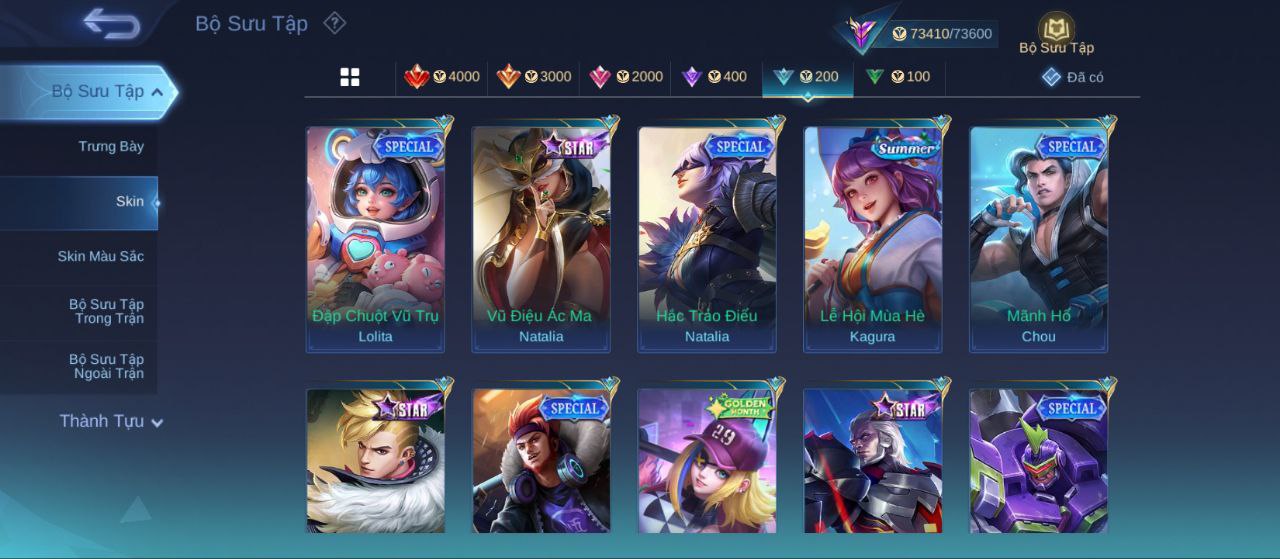
Task: Open the Bộ Sưu Tập book icon
Action: 1056,32
